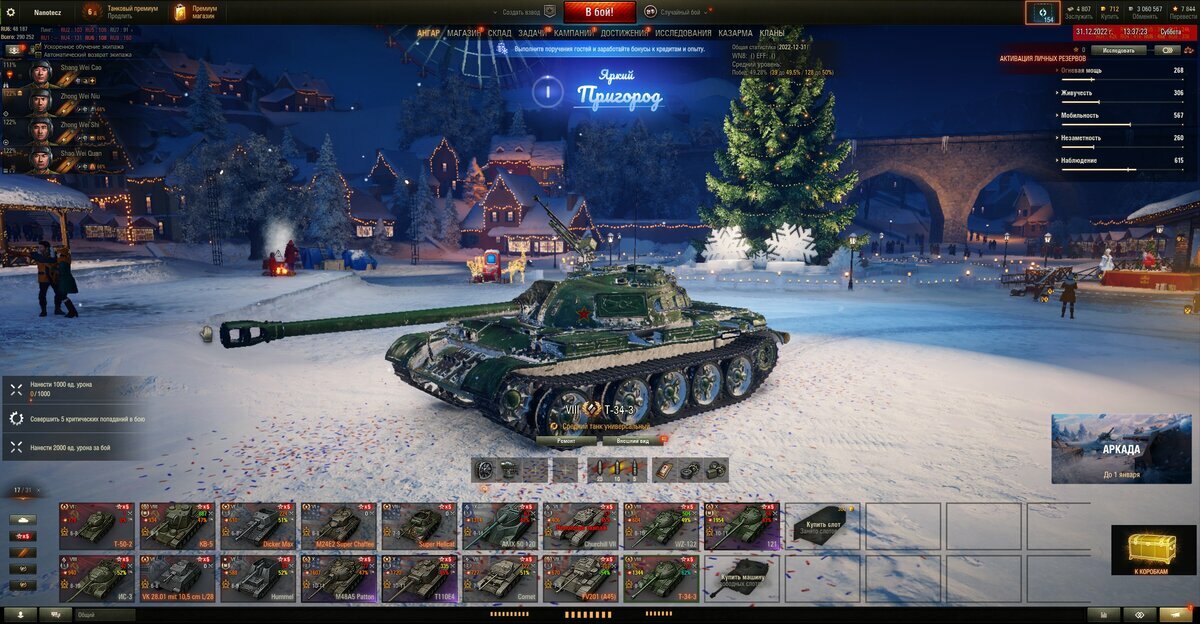The height and width of the screenshot is (624, 1200).
Task: Open the Внешний вид exterior customization
Action: [x=633, y=440]
